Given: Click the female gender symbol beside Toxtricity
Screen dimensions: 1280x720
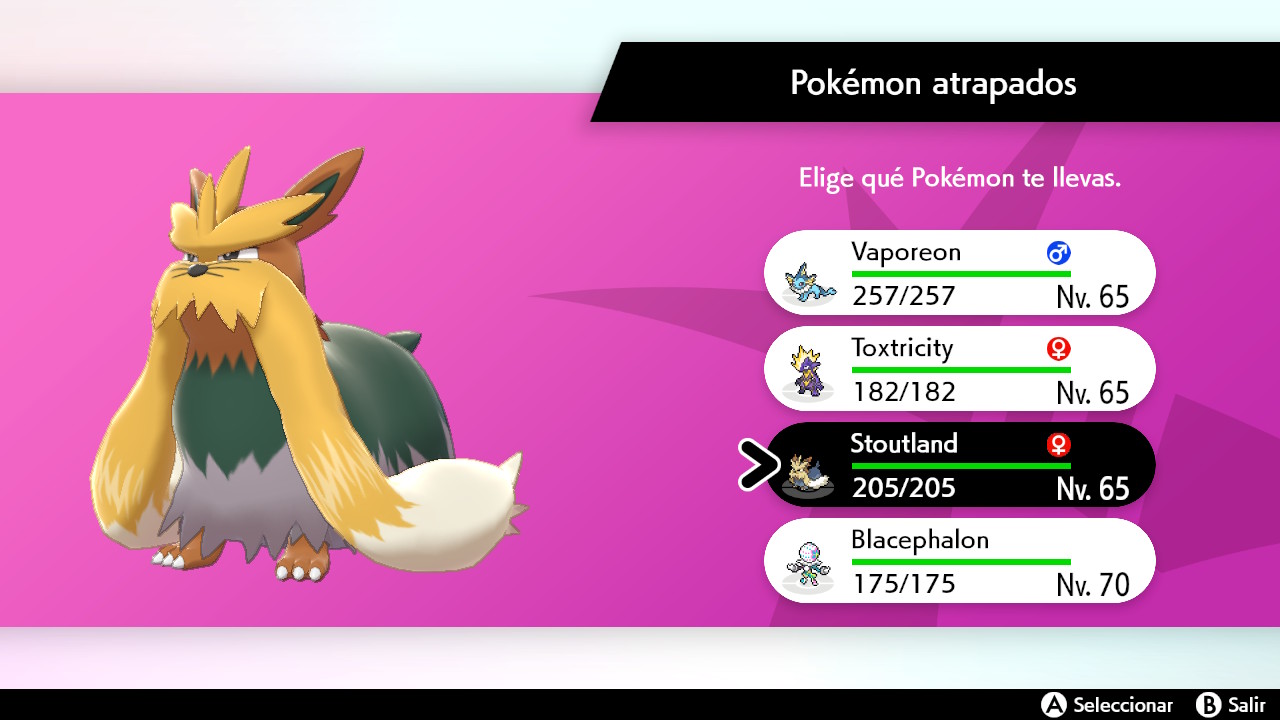Looking at the screenshot, I should pyautogui.click(x=1058, y=348).
